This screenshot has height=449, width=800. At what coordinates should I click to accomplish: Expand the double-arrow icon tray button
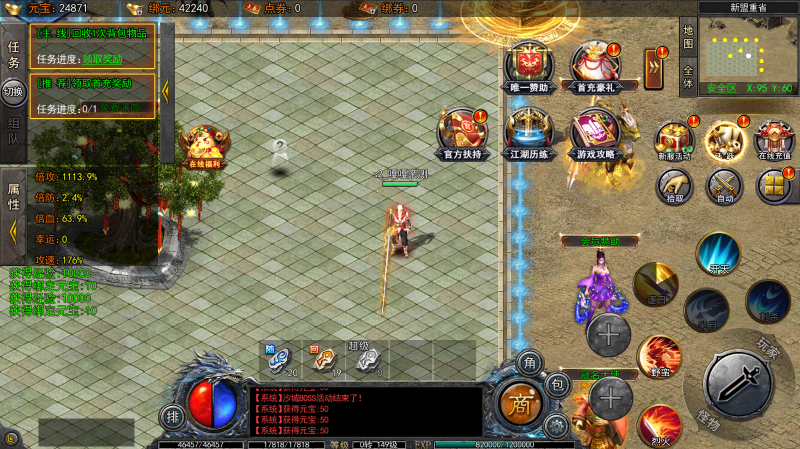pyautogui.click(x=655, y=68)
